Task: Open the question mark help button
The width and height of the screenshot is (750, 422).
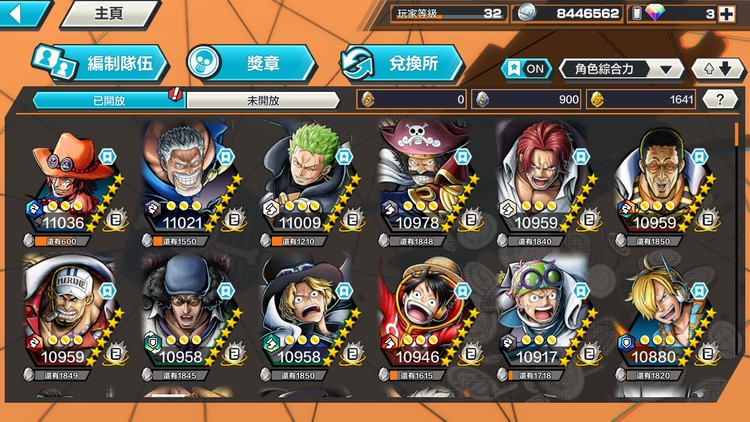Action: (720, 99)
